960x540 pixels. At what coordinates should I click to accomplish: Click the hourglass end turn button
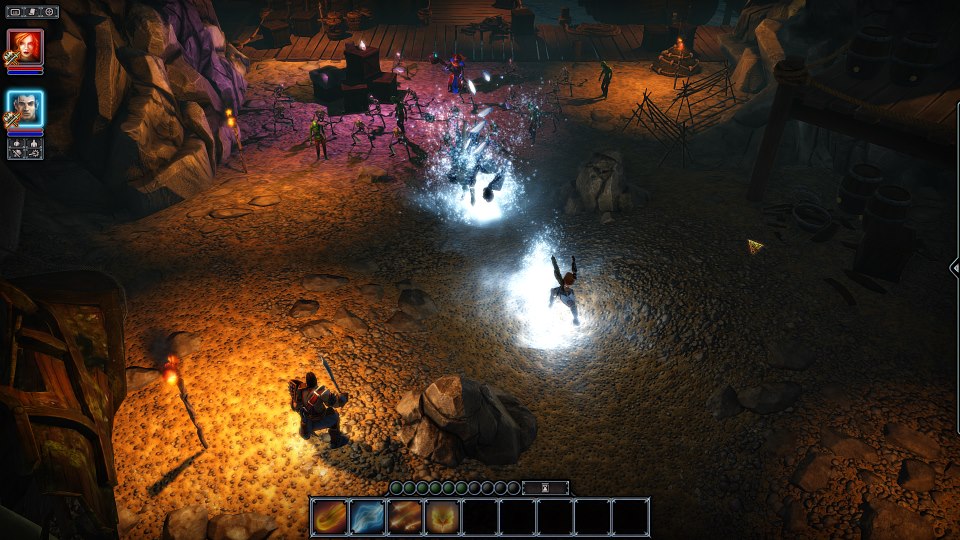(x=545, y=488)
